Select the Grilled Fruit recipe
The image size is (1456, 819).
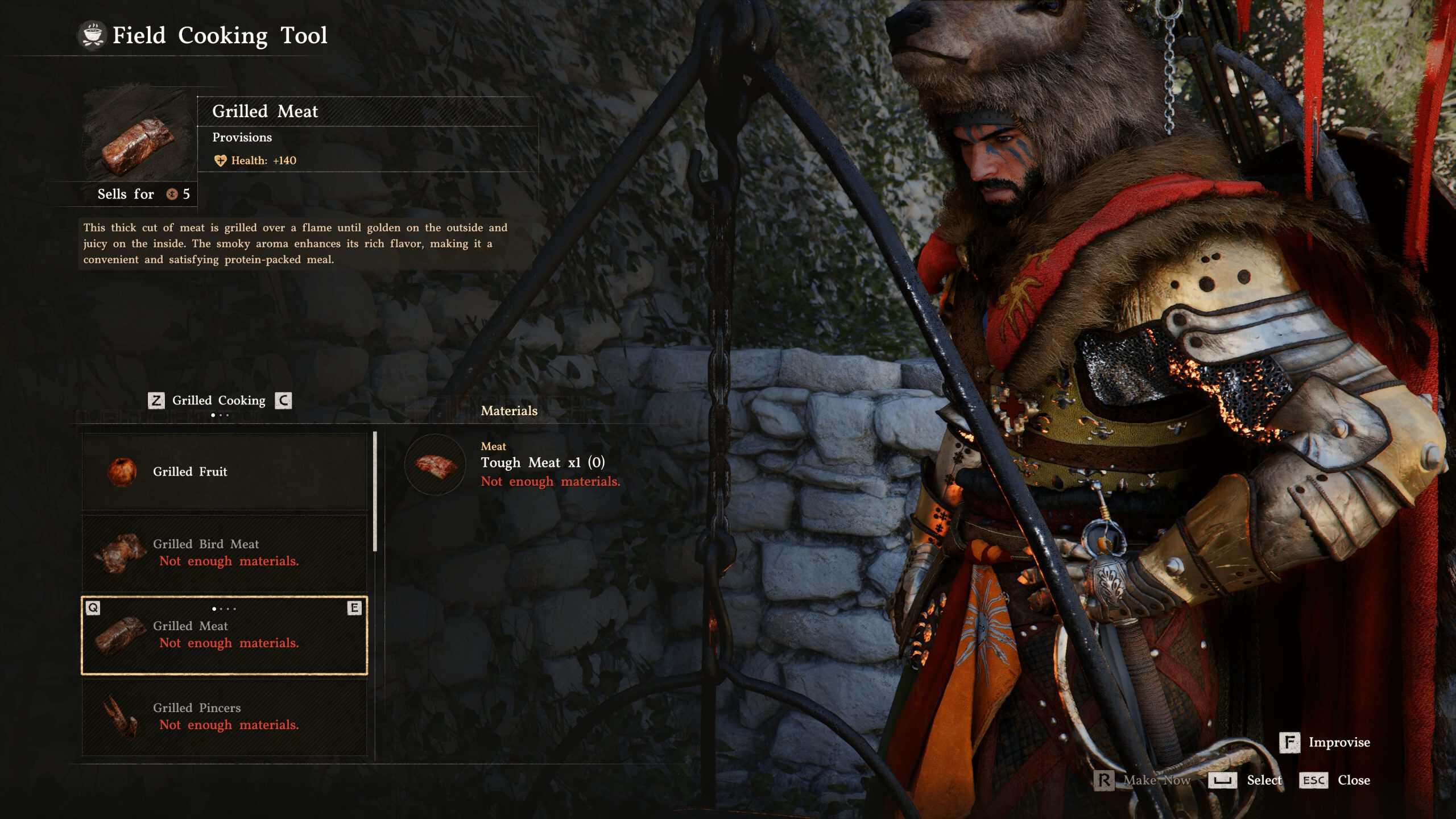[x=224, y=471]
